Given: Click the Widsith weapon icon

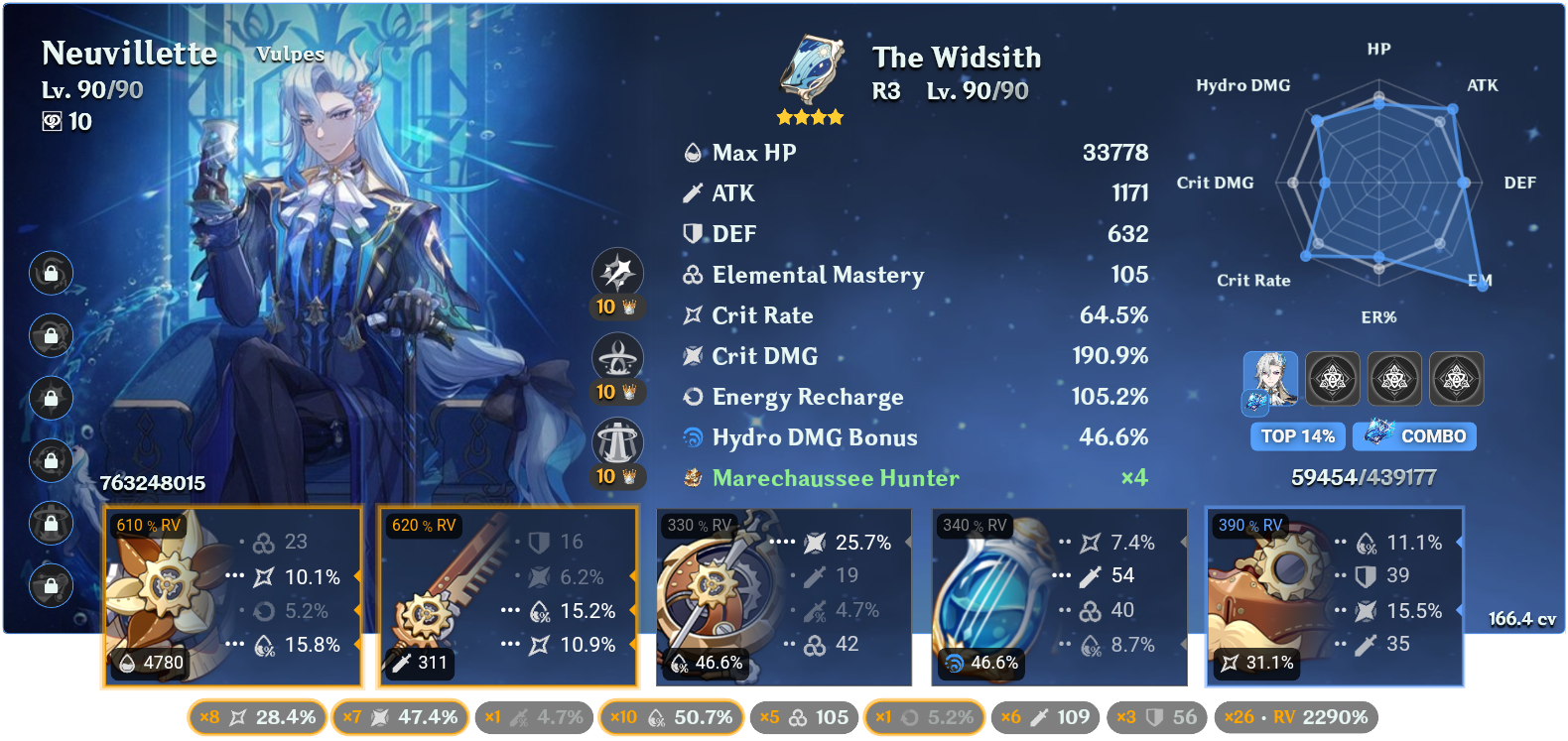Looking at the screenshot, I should click(809, 69).
